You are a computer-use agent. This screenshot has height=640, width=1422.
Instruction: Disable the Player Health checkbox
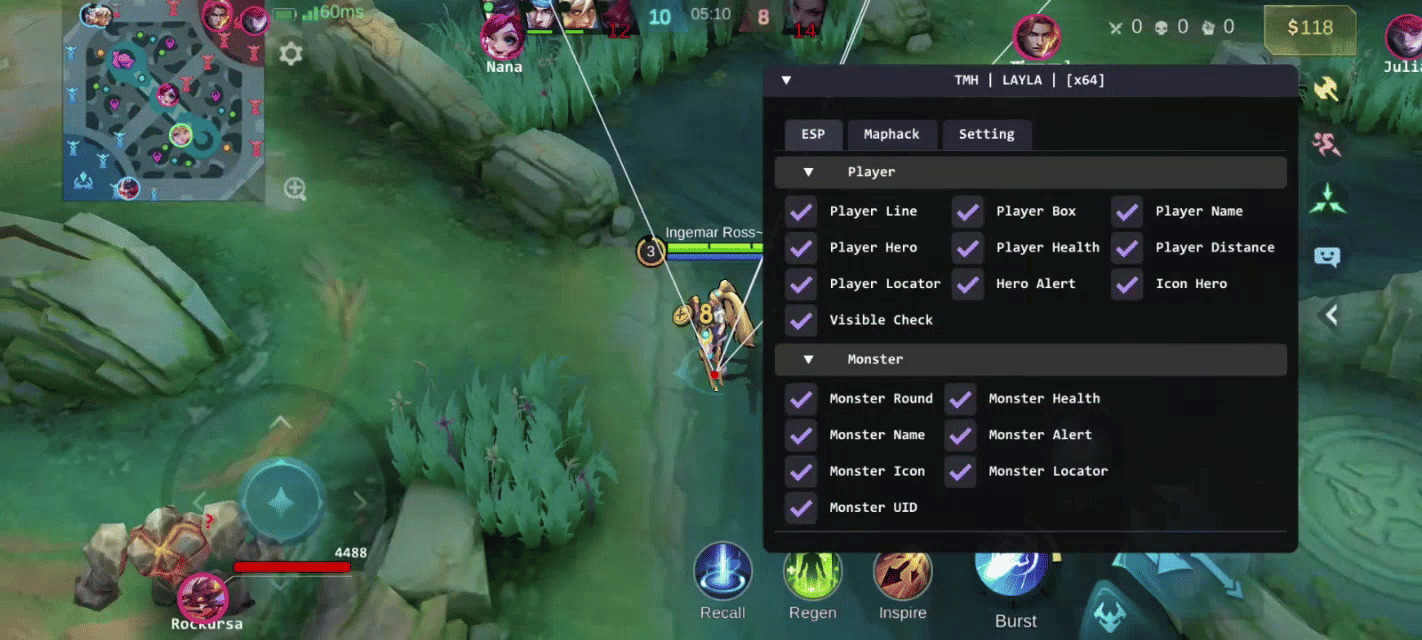(967, 248)
